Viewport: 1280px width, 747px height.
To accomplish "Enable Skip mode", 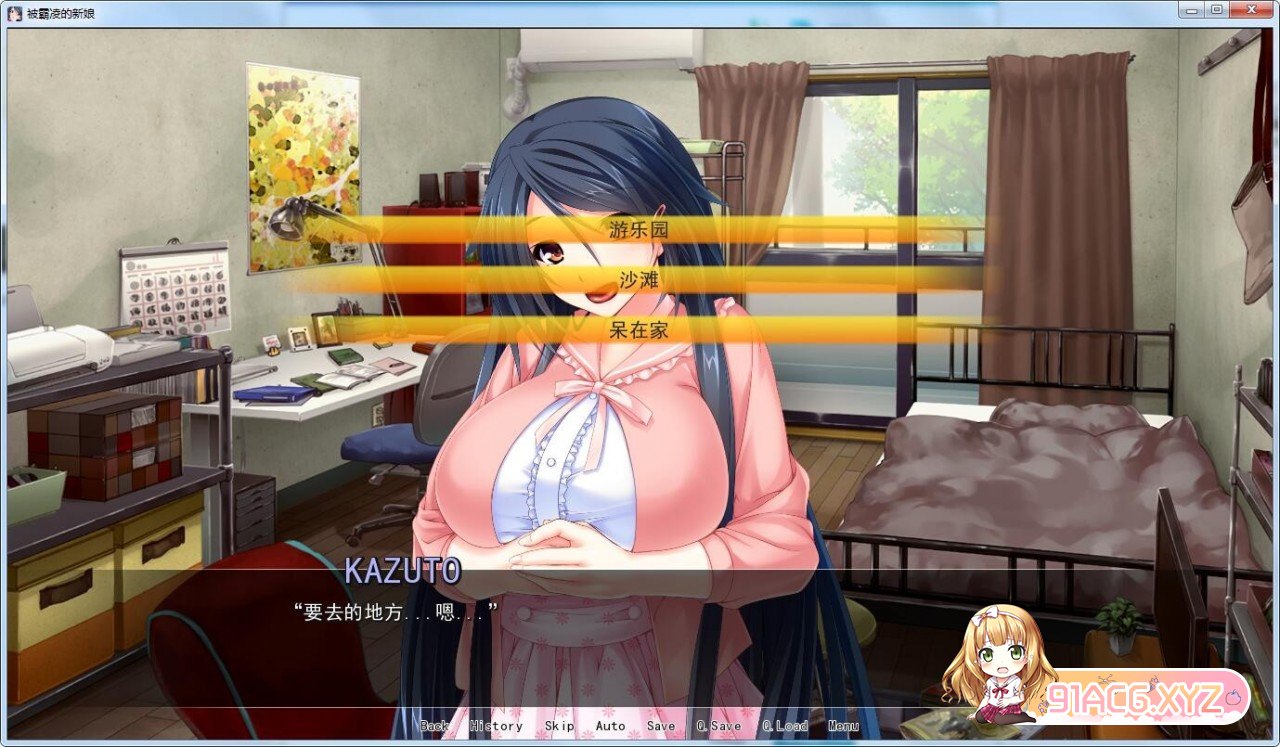I will (559, 725).
